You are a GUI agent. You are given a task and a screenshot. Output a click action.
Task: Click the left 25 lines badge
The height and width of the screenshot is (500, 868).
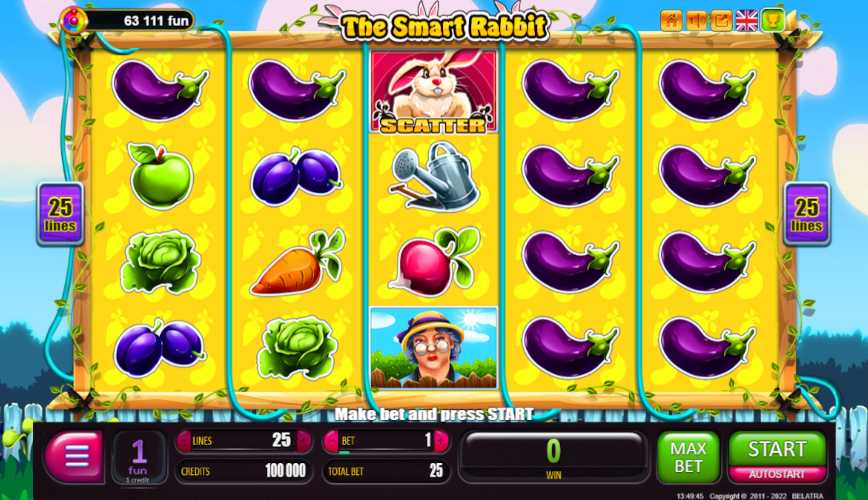coord(61,214)
